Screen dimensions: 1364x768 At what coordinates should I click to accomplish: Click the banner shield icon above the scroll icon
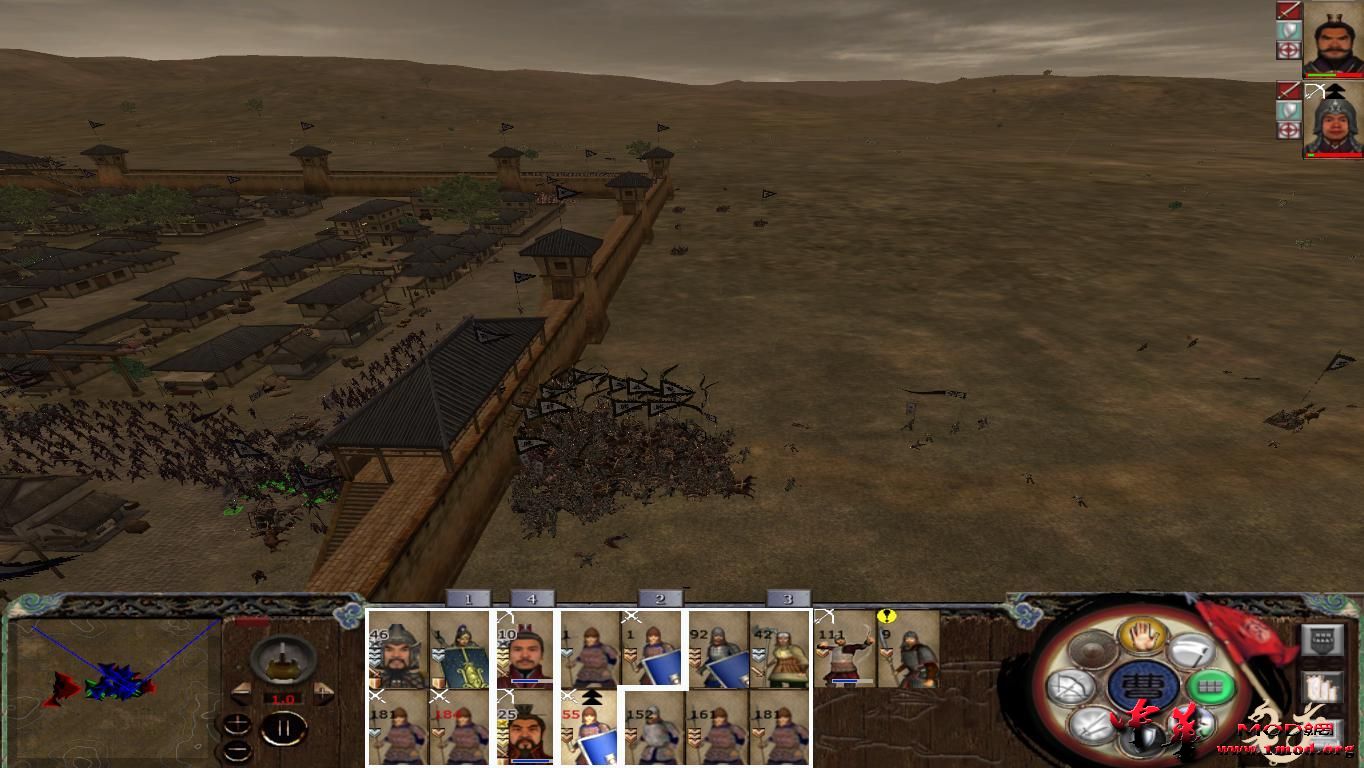(1322, 640)
